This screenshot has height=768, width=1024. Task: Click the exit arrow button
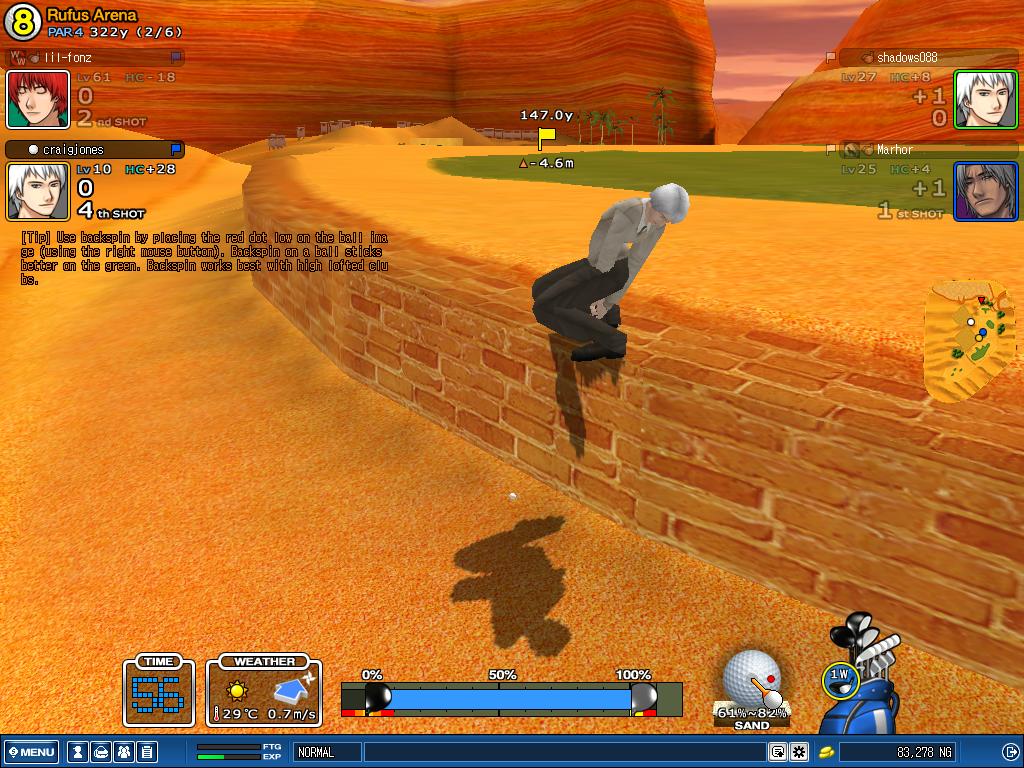pyautogui.click(x=1011, y=752)
